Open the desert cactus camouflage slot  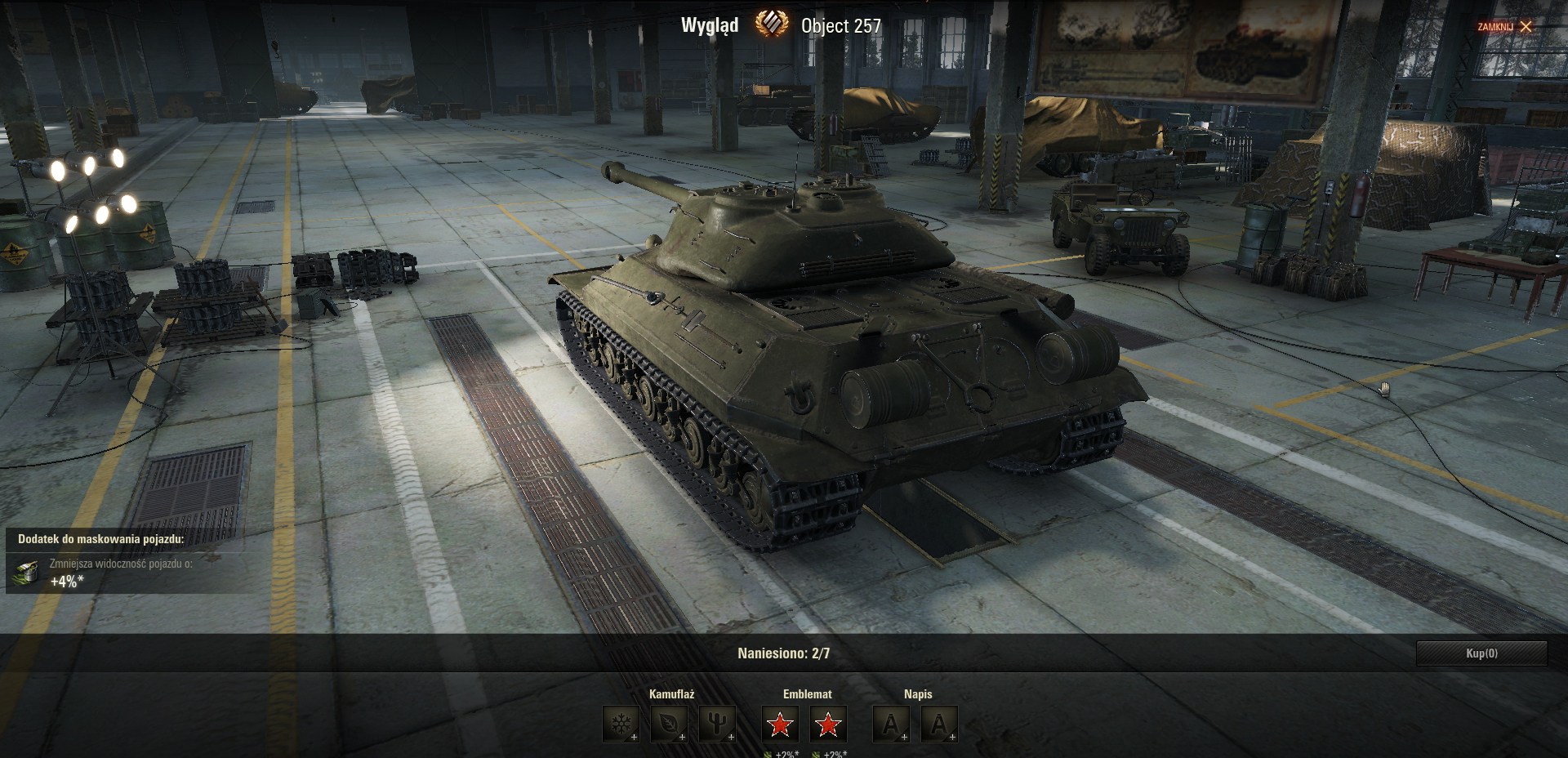click(x=717, y=725)
